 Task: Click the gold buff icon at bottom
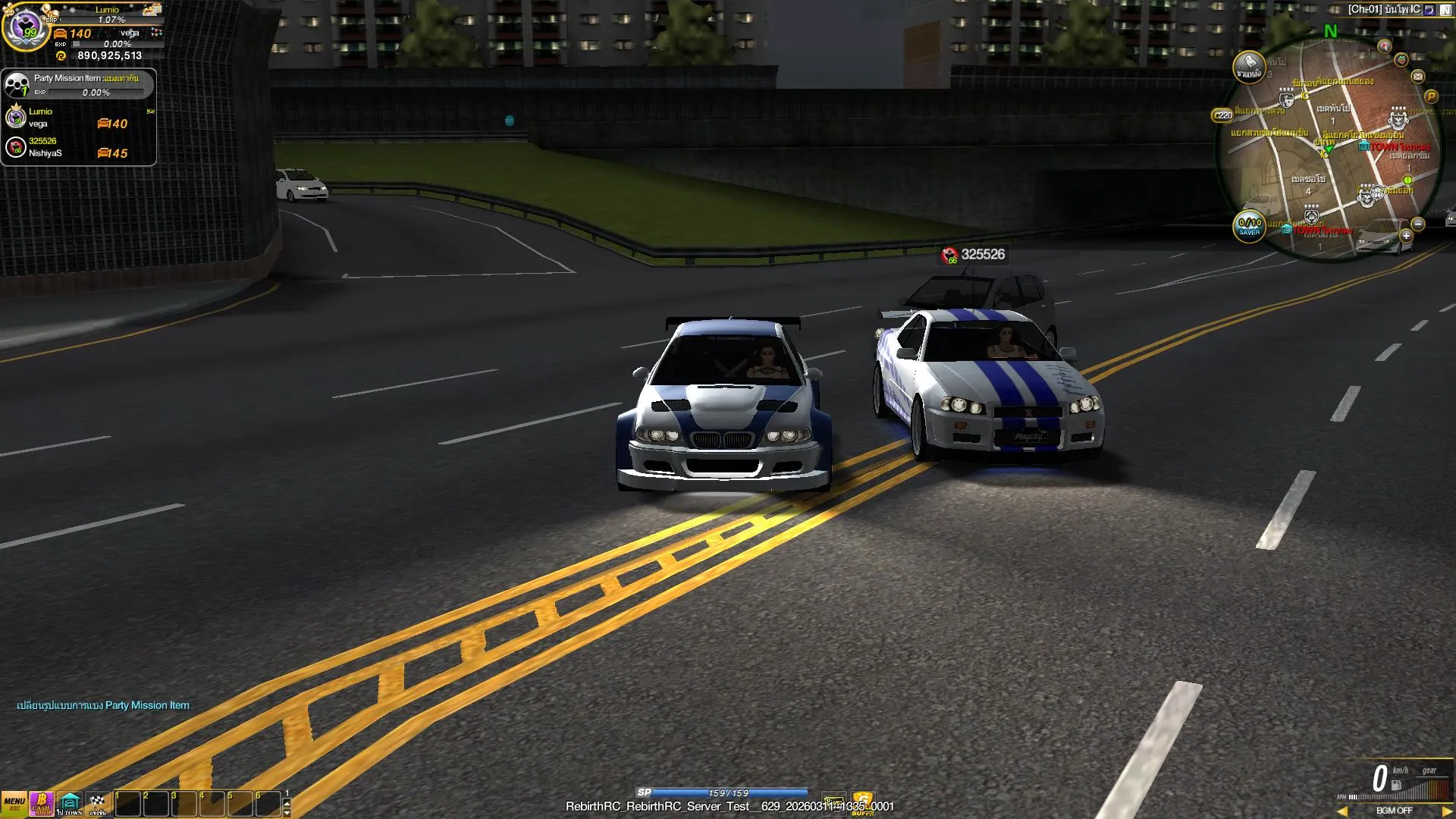pyautogui.click(x=862, y=802)
